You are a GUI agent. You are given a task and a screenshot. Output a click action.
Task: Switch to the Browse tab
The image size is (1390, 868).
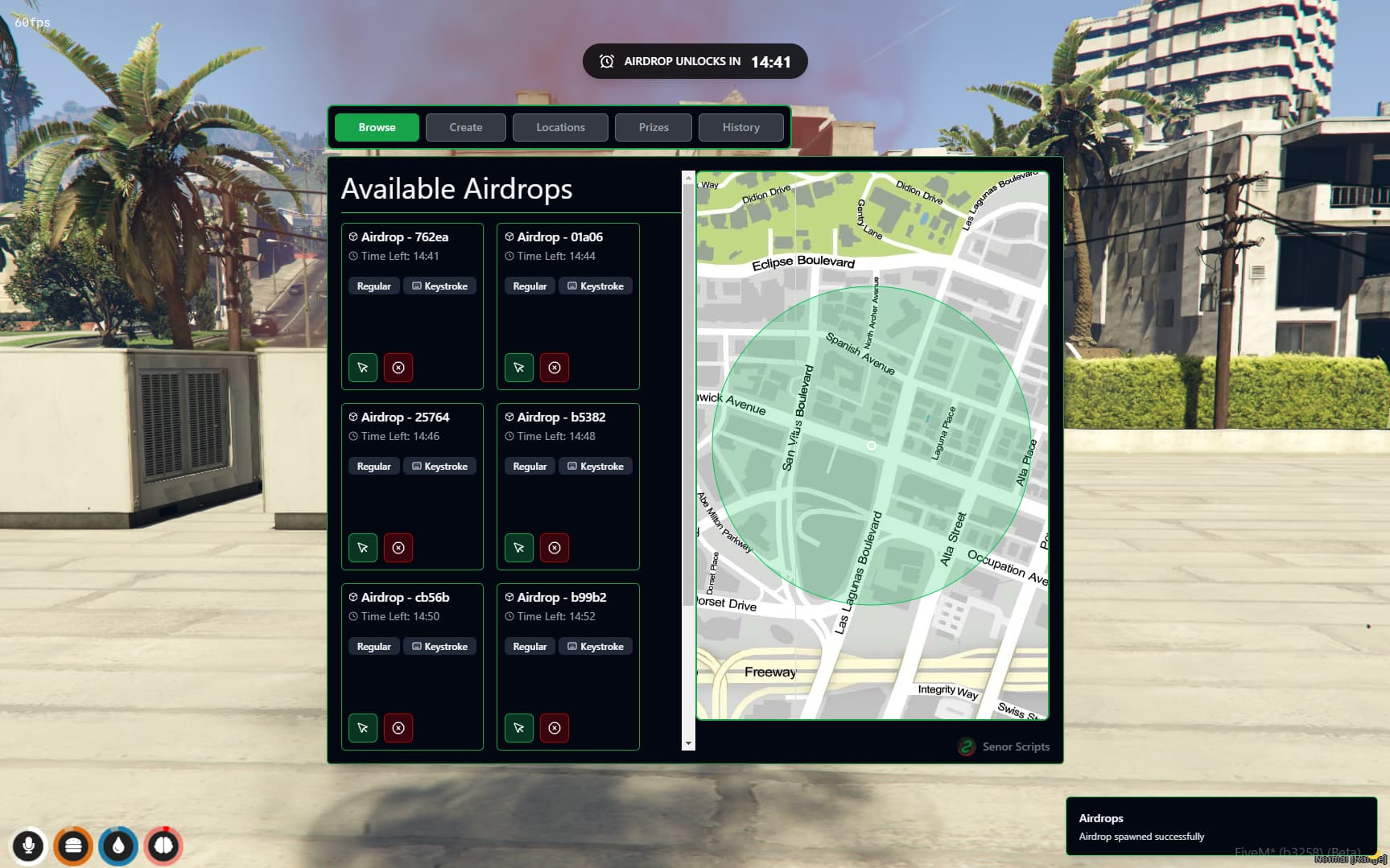pos(377,127)
